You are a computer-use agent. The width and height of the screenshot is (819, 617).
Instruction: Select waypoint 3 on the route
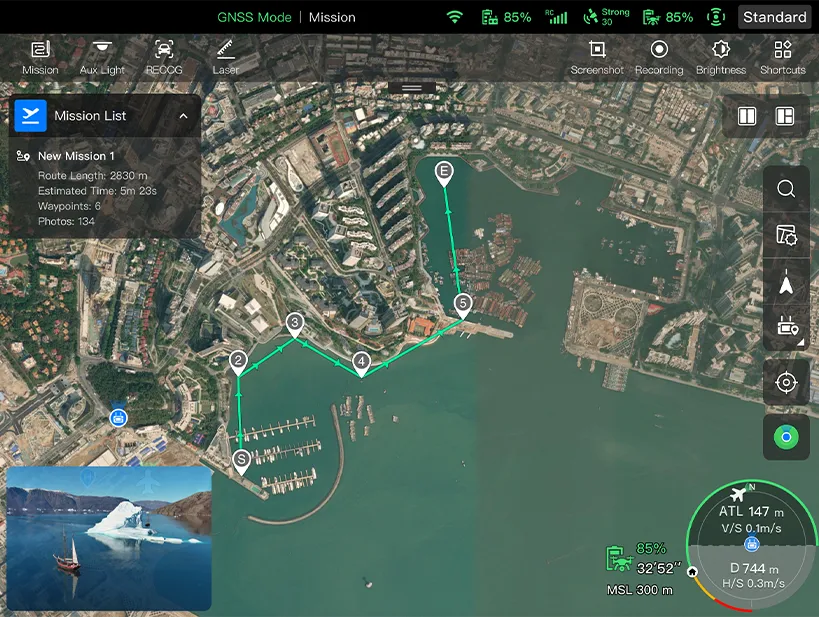[x=295, y=323]
